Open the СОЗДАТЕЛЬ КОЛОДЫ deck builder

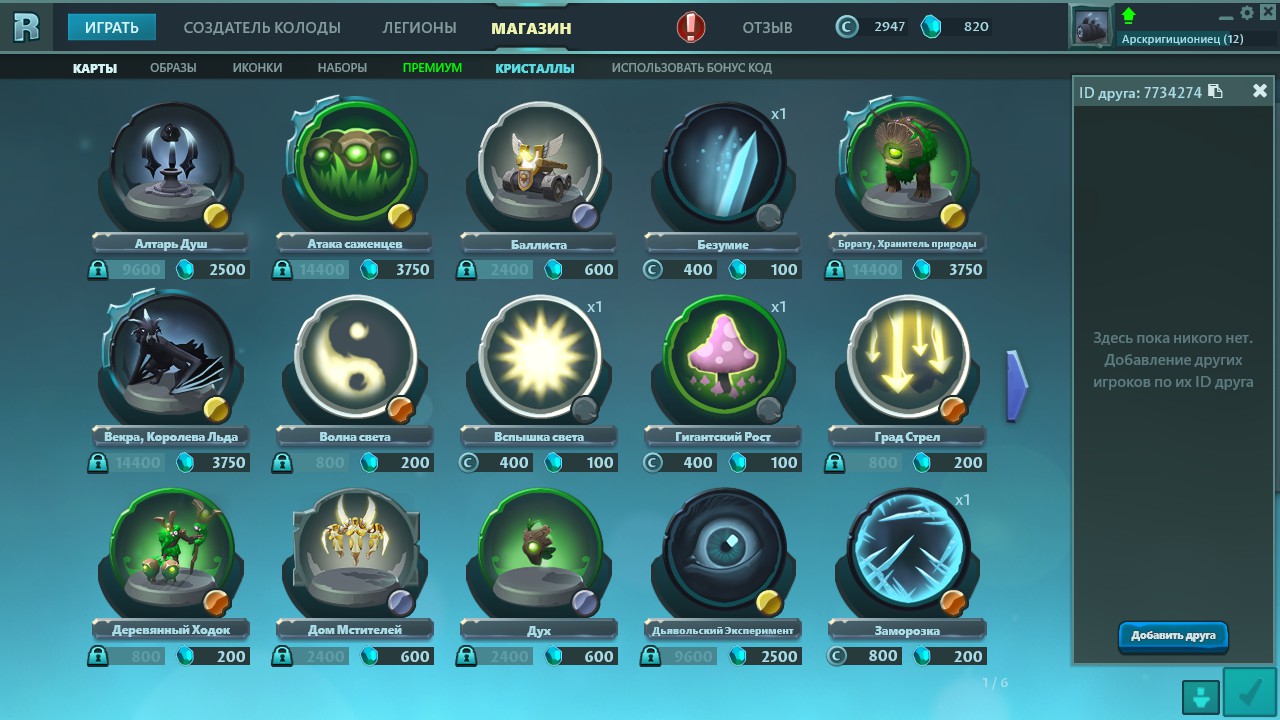pos(262,27)
